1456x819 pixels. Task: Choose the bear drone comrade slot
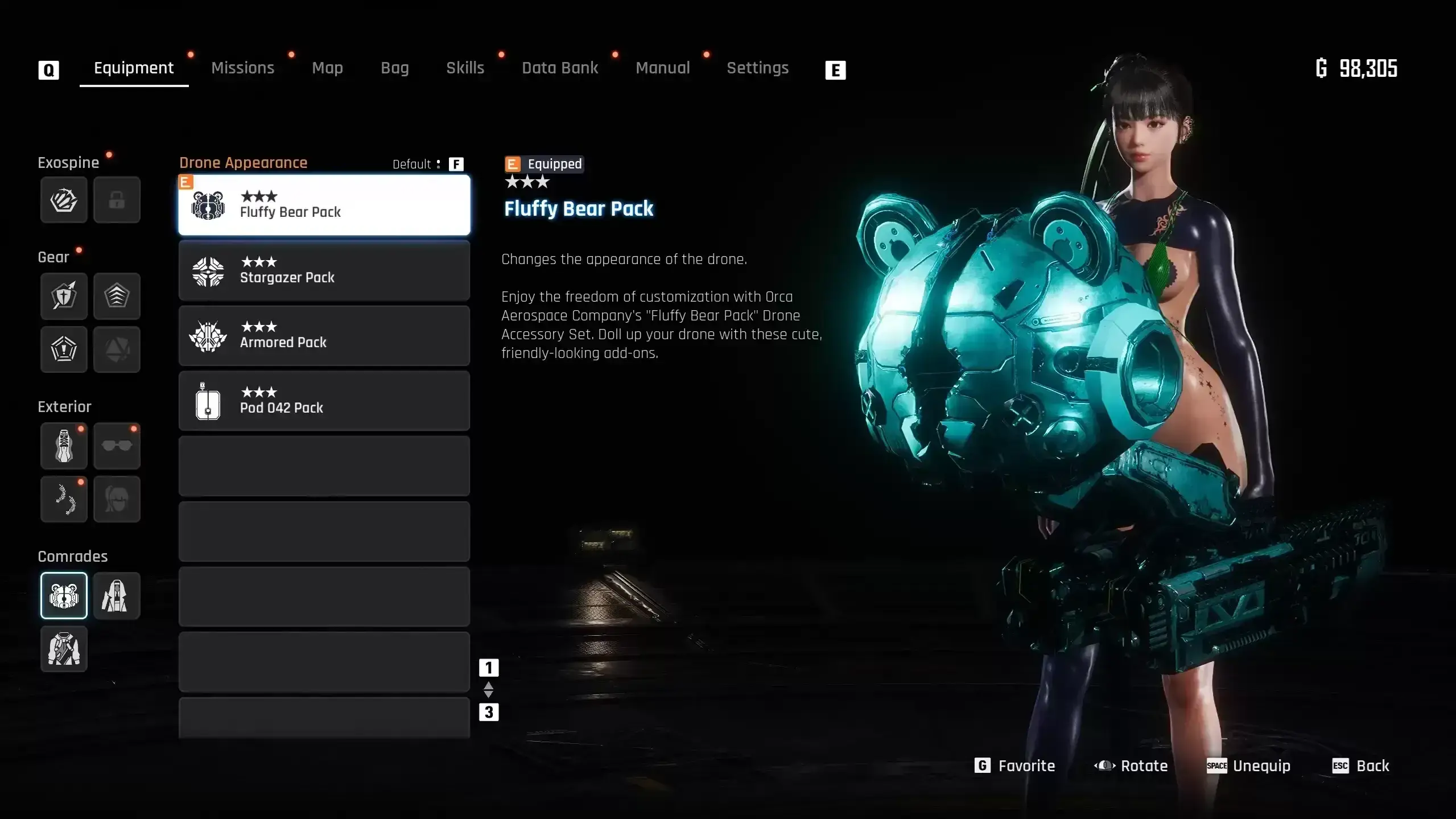click(x=64, y=595)
